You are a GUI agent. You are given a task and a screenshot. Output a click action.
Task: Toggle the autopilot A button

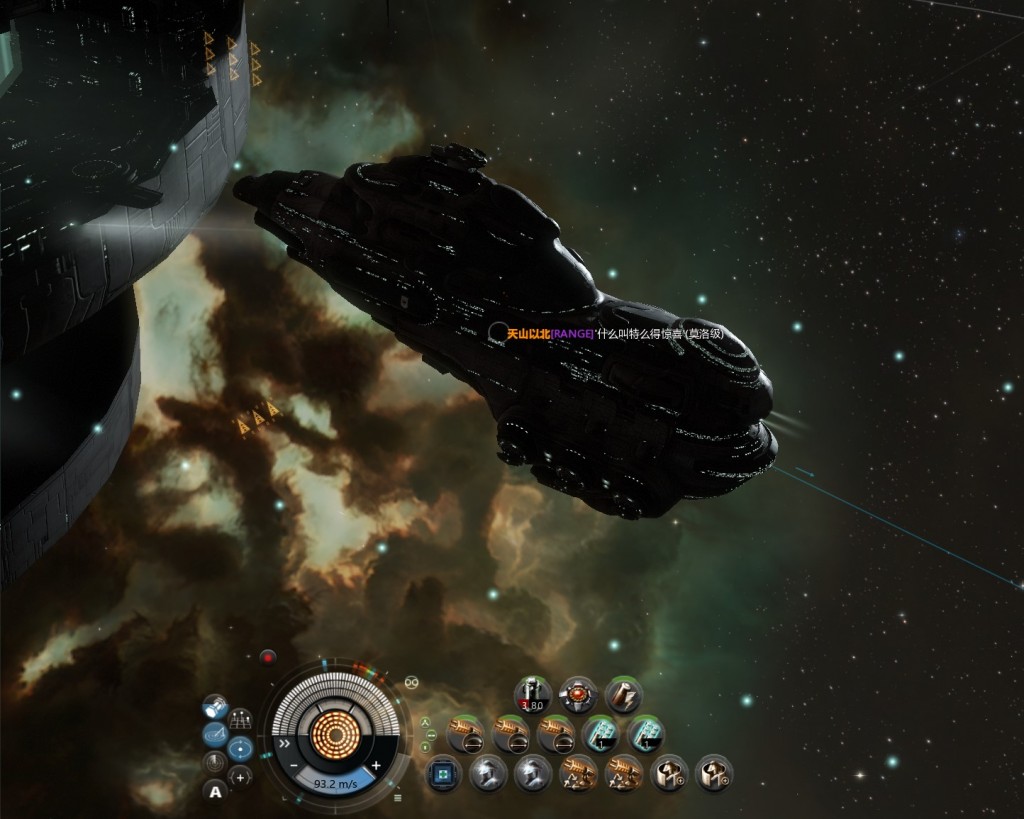click(215, 792)
